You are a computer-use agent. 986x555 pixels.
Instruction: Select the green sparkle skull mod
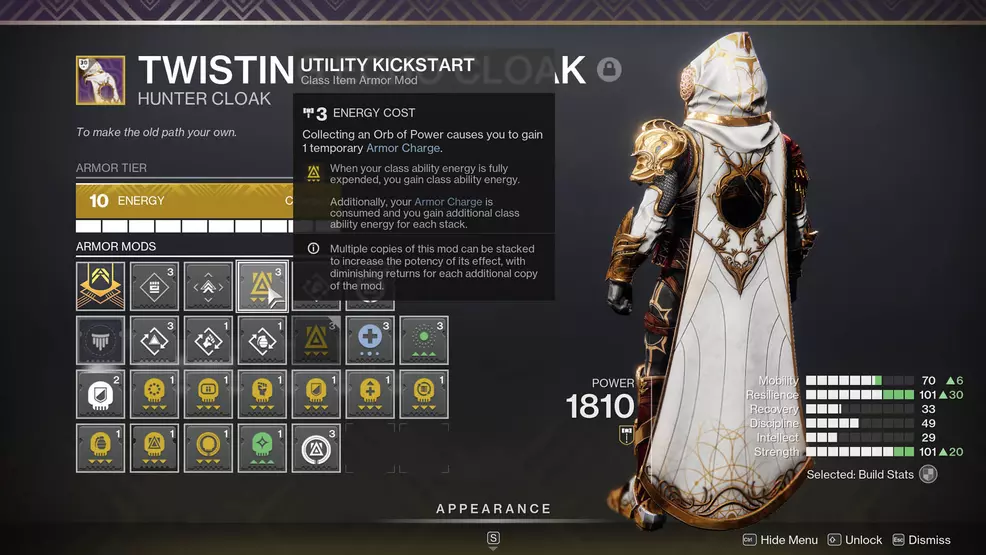point(262,447)
